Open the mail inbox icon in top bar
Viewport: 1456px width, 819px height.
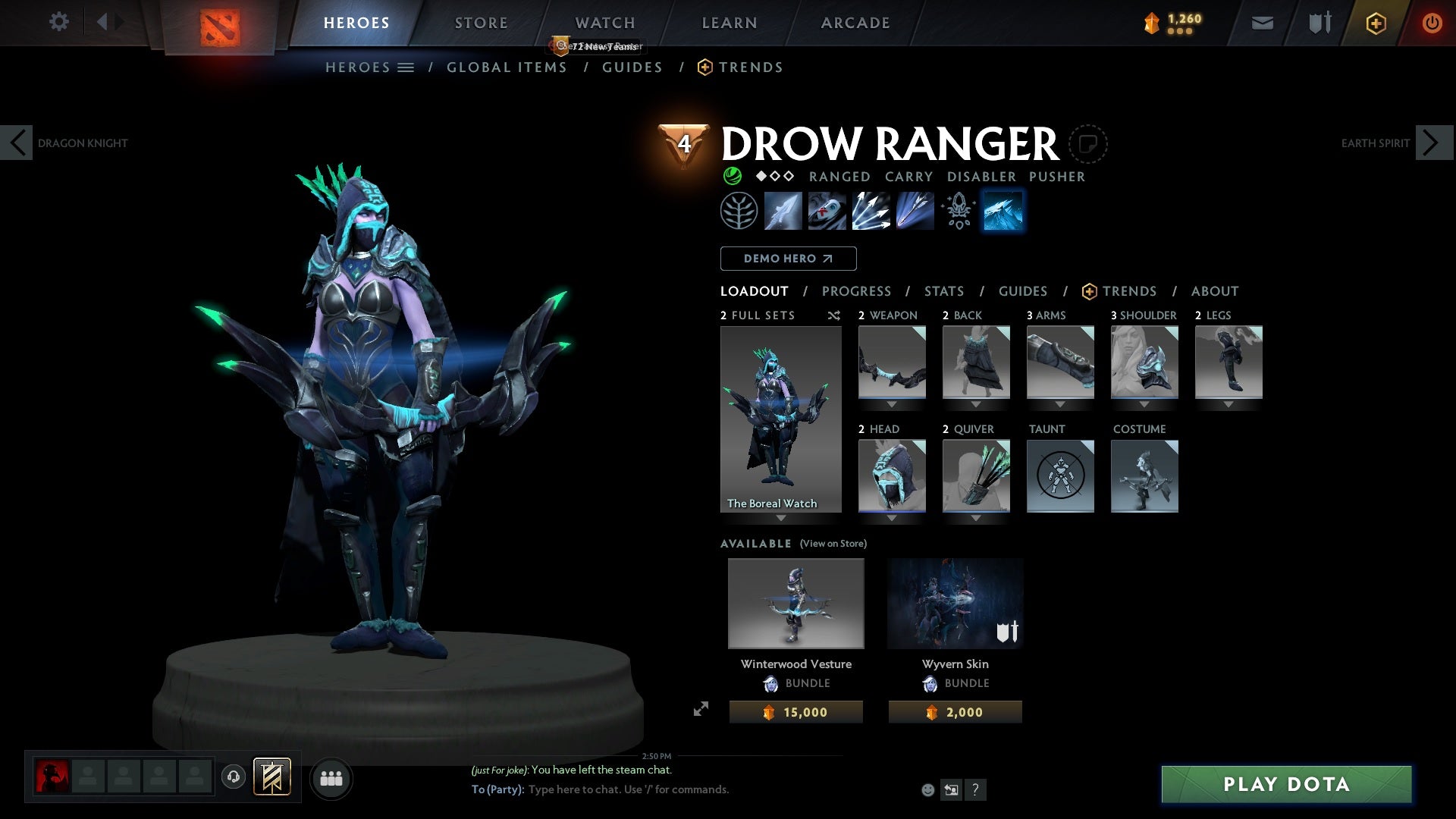pyautogui.click(x=1261, y=22)
